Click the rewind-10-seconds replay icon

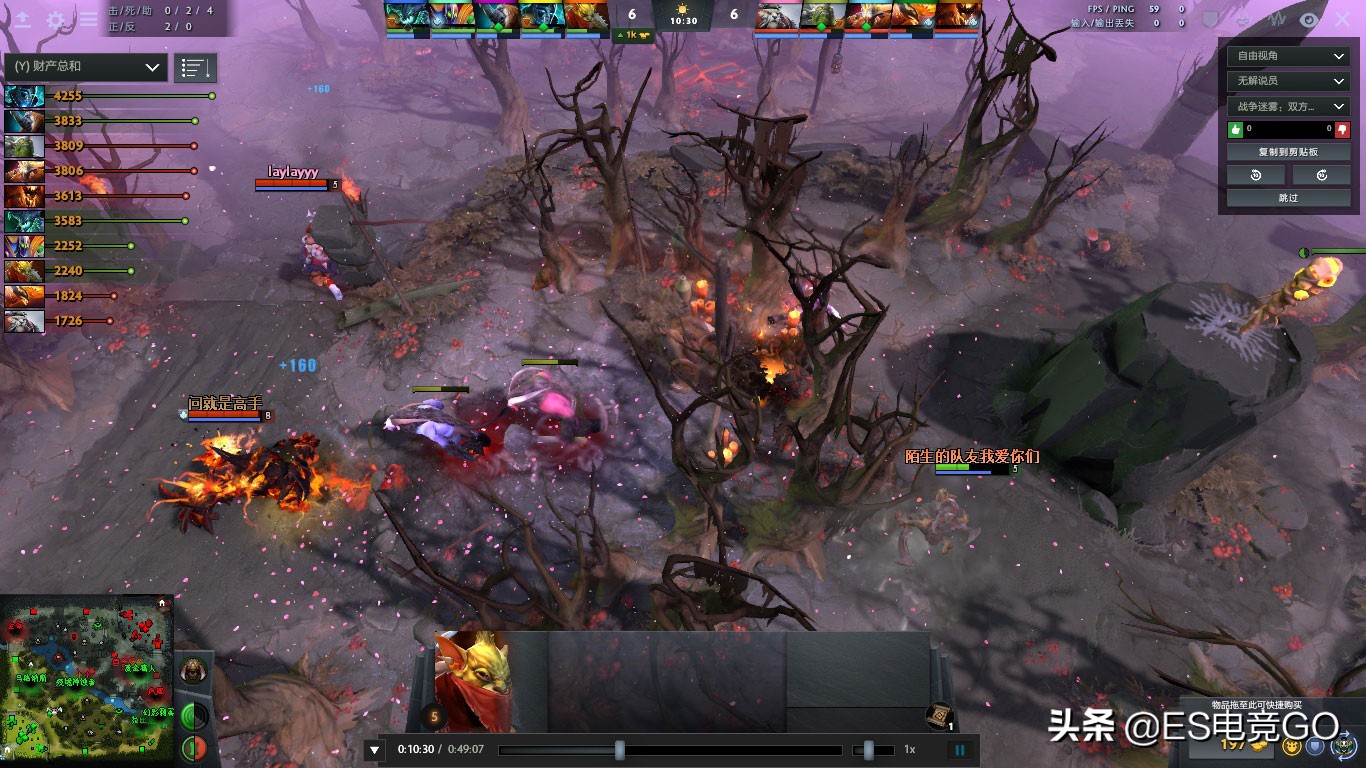coord(1254,174)
